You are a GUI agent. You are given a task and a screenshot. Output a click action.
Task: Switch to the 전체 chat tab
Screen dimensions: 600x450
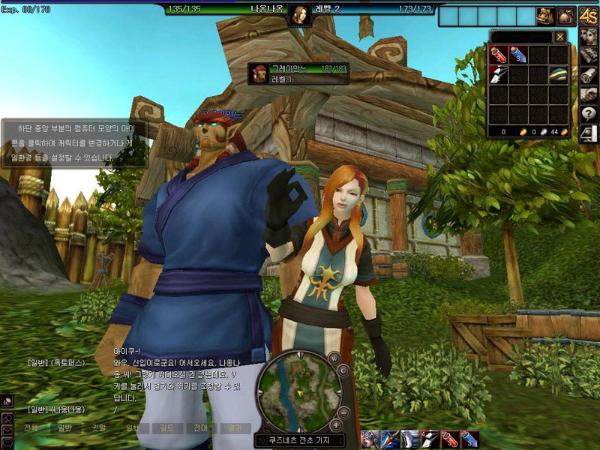point(32,426)
